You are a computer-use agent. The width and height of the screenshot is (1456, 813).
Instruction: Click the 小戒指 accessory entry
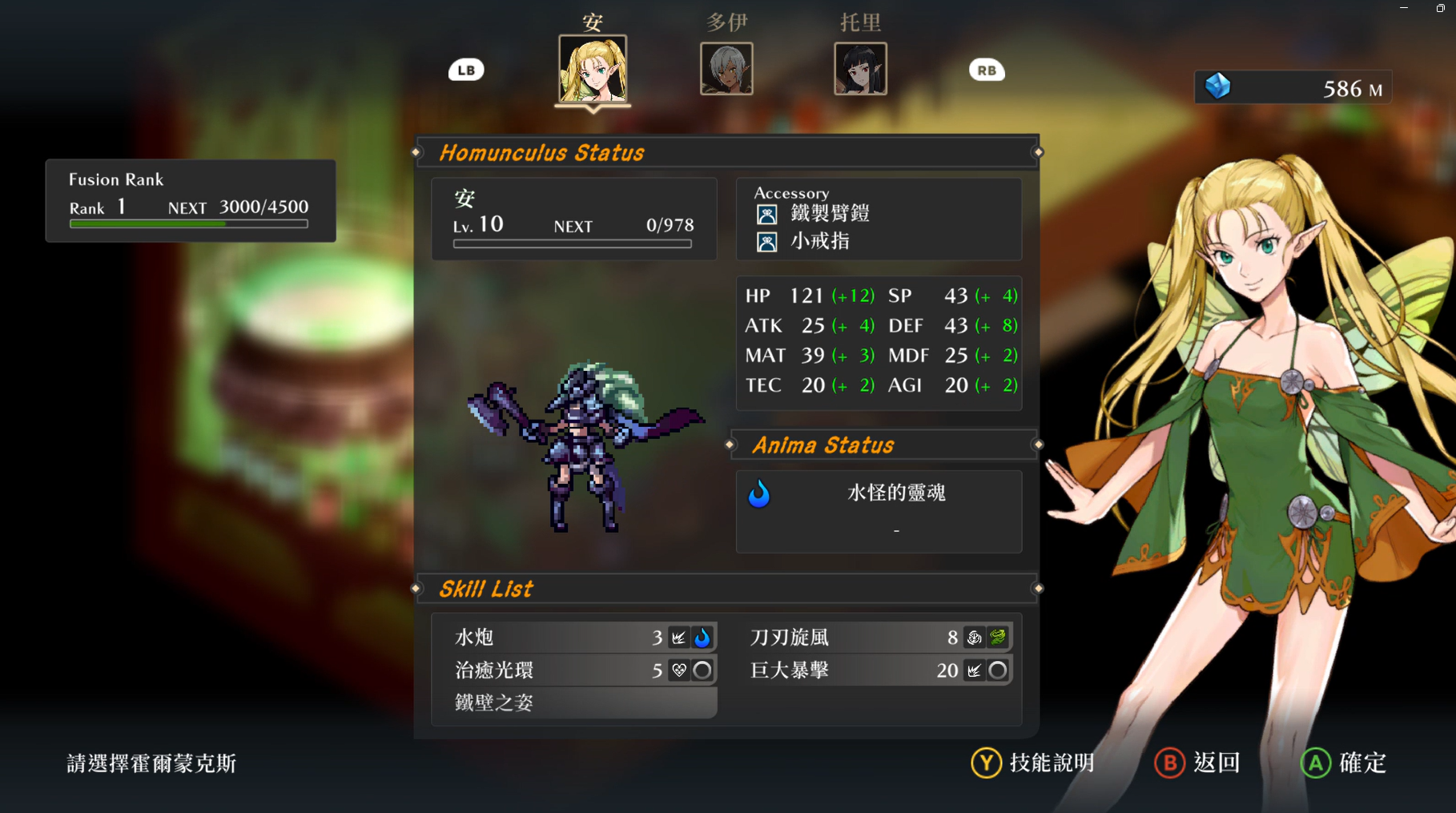pos(819,241)
